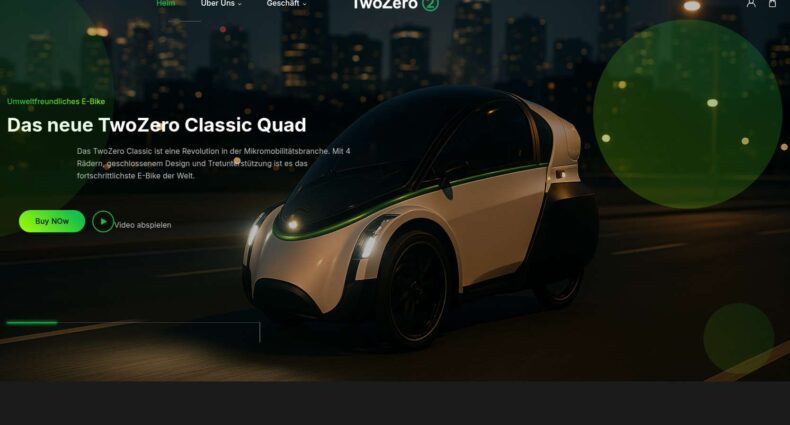The image size is (790, 425).
Task: Click the green Buy Now button
Action: click(x=51, y=221)
